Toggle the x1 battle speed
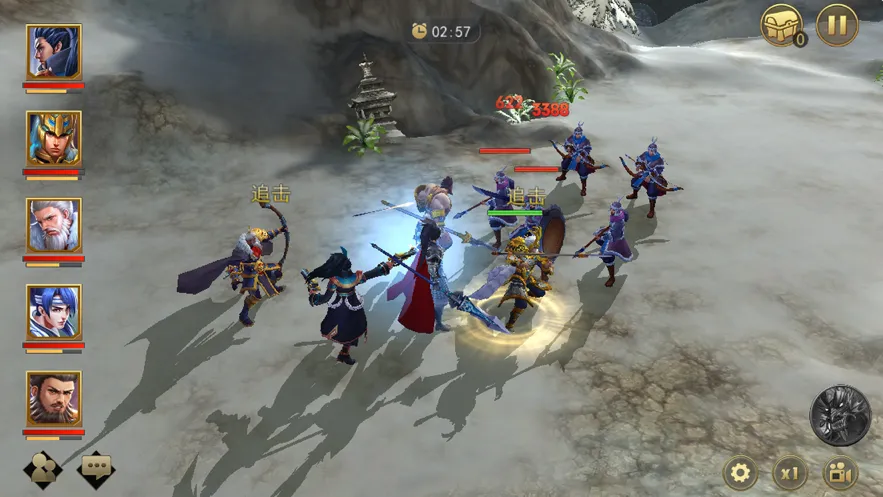This screenshot has width=883, height=497. (x=791, y=472)
